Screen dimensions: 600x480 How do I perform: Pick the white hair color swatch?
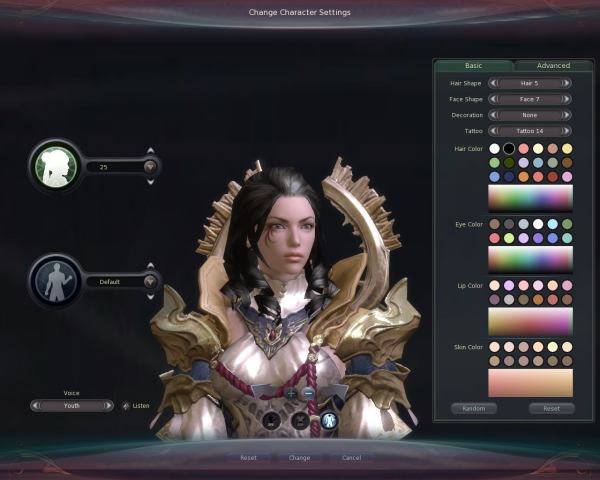(x=494, y=149)
